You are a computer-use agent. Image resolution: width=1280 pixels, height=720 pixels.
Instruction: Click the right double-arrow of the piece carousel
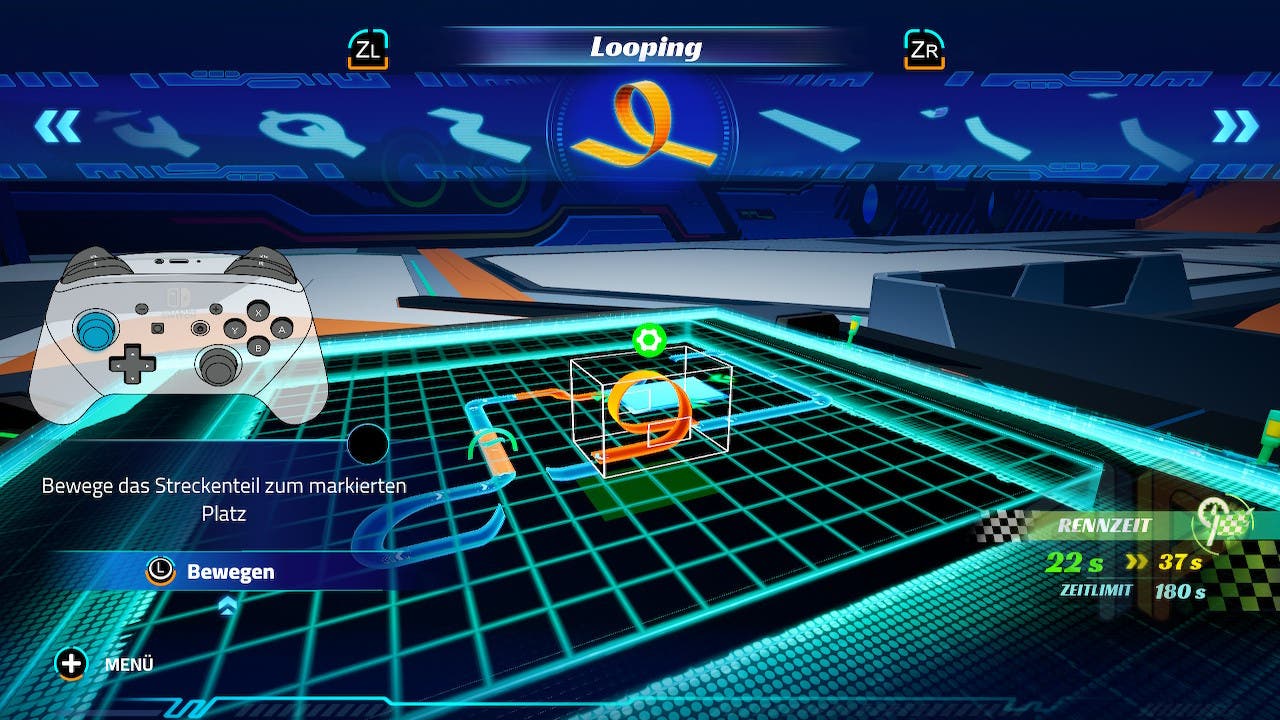tap(1235, 126)
